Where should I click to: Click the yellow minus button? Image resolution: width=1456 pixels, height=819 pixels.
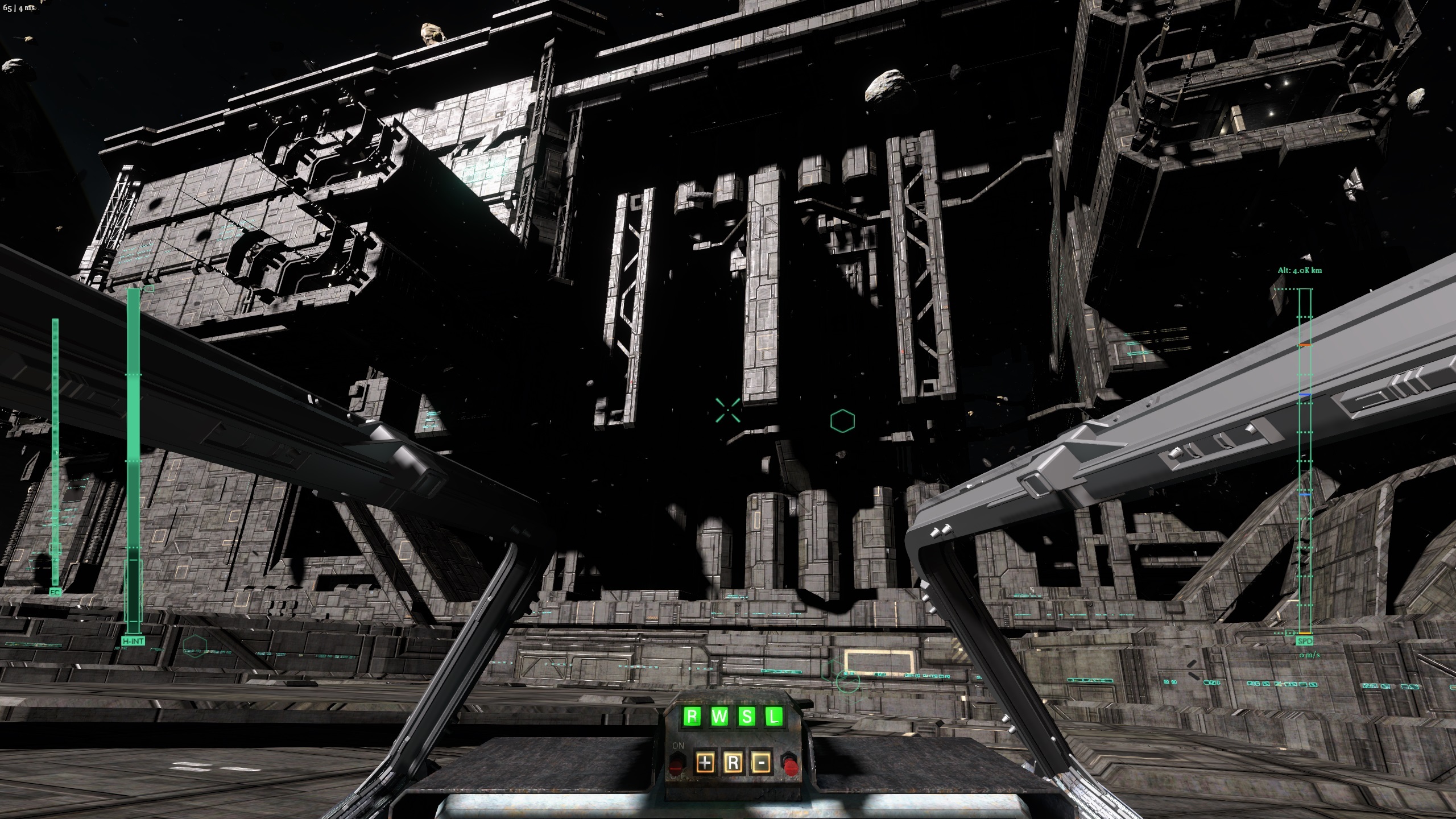click(x=760, y=763)
